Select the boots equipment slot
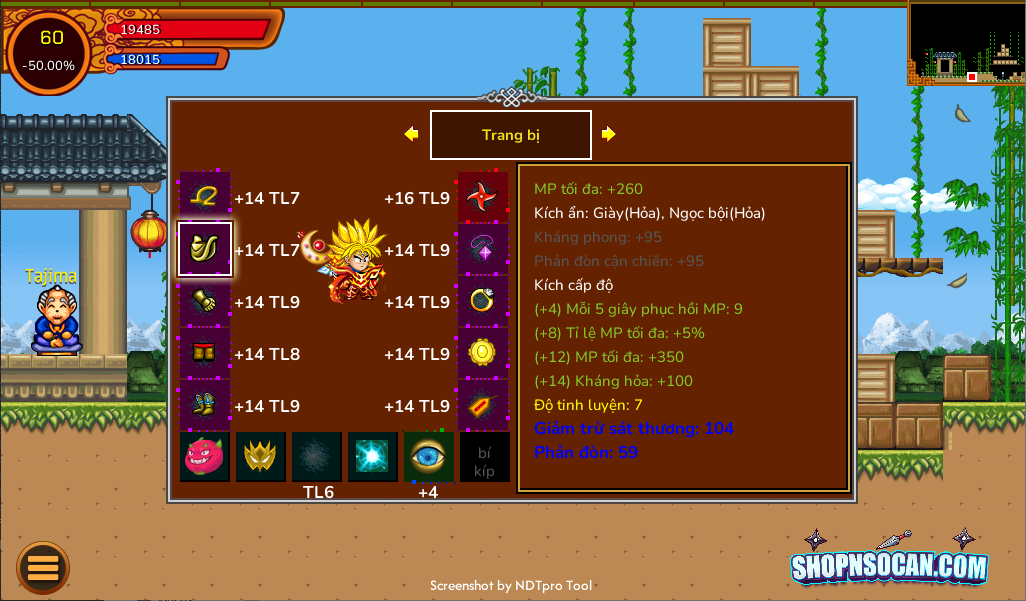This screenshot has width=1026, height=601. 205,405
